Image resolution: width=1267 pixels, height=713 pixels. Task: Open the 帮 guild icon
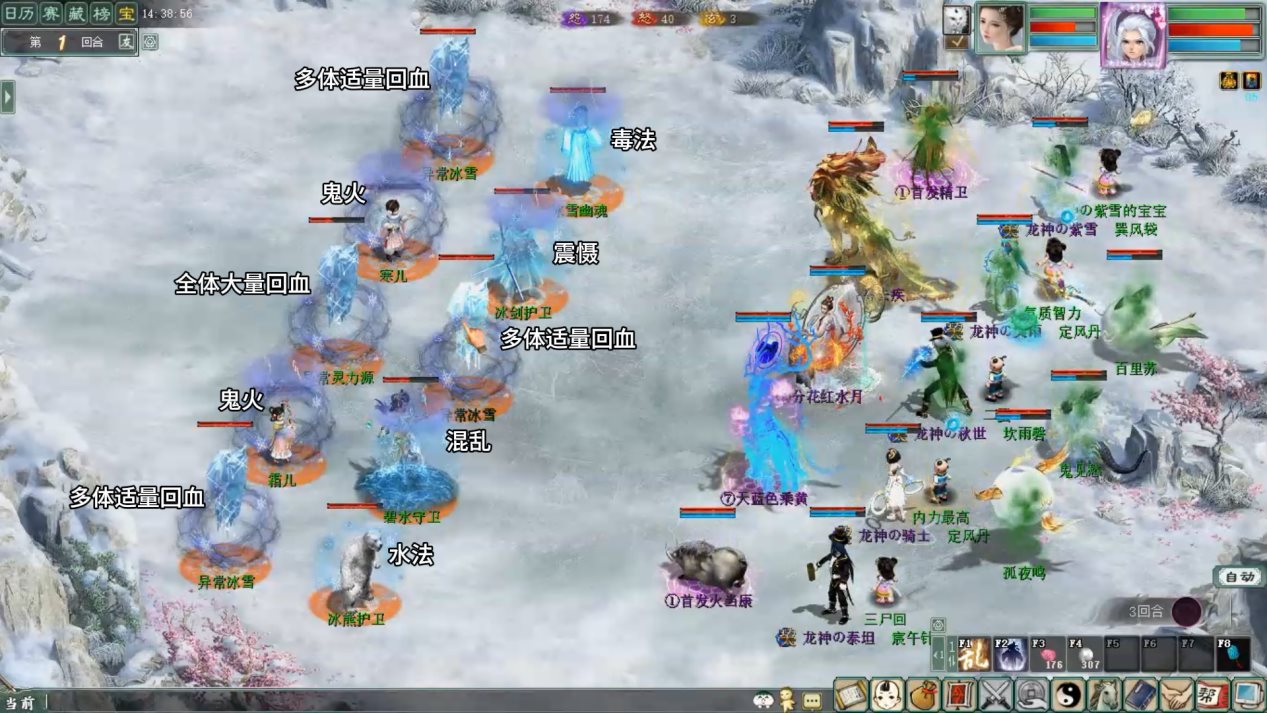pyautogui.click(x=1213, y=694)
